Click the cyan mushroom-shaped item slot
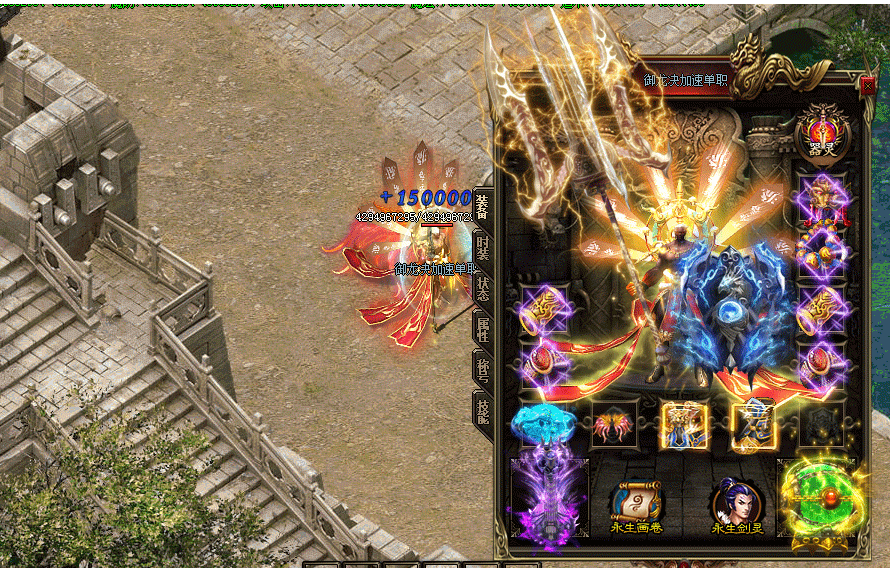Screen dimensions: 890x568 [544, 425]
